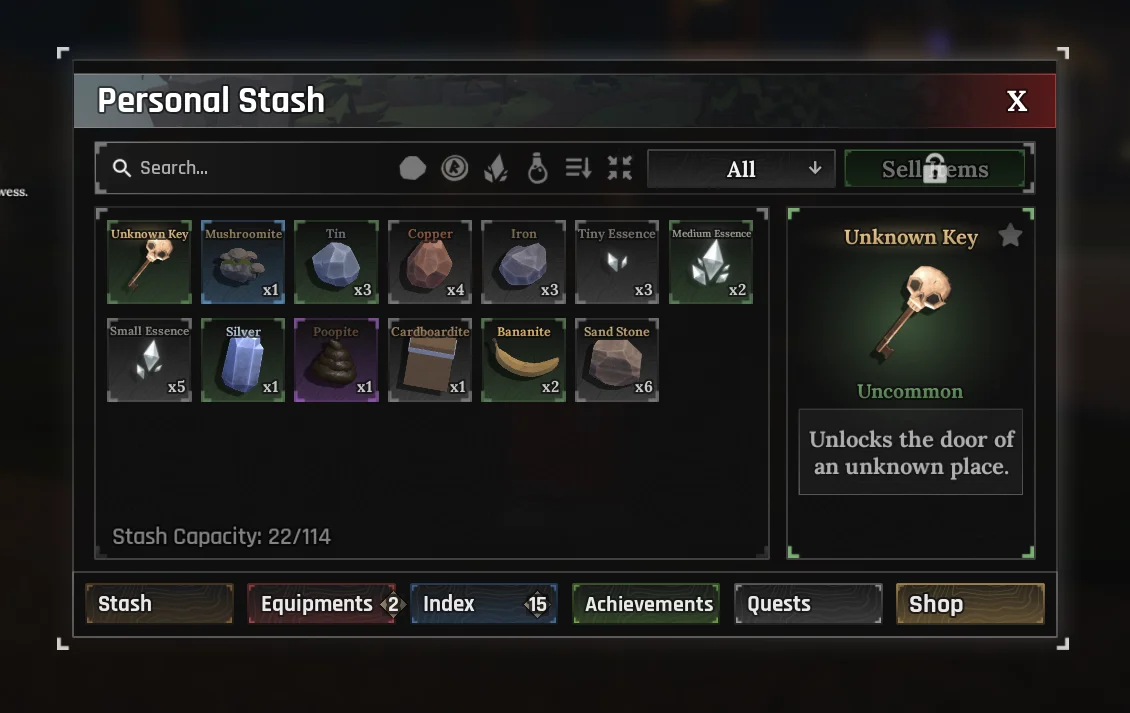The width and height of the screenshot is (1130, 713).
Task: Pick the Sand Stone slot
Action: 617,360
